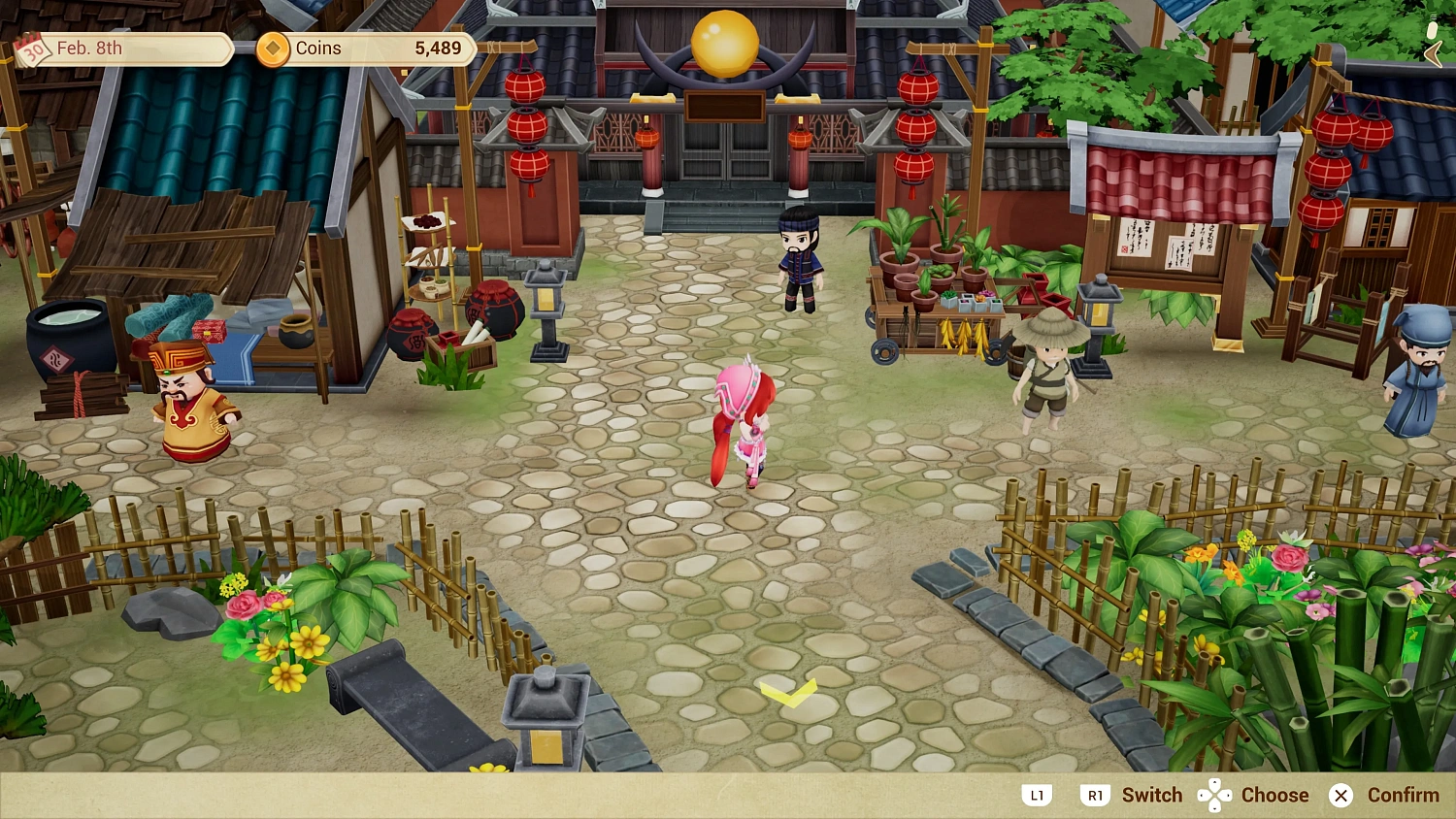Click the yellow checkmark marker on the path
1456x819 pixels.
pyautogui.click(x=791, y=692)
